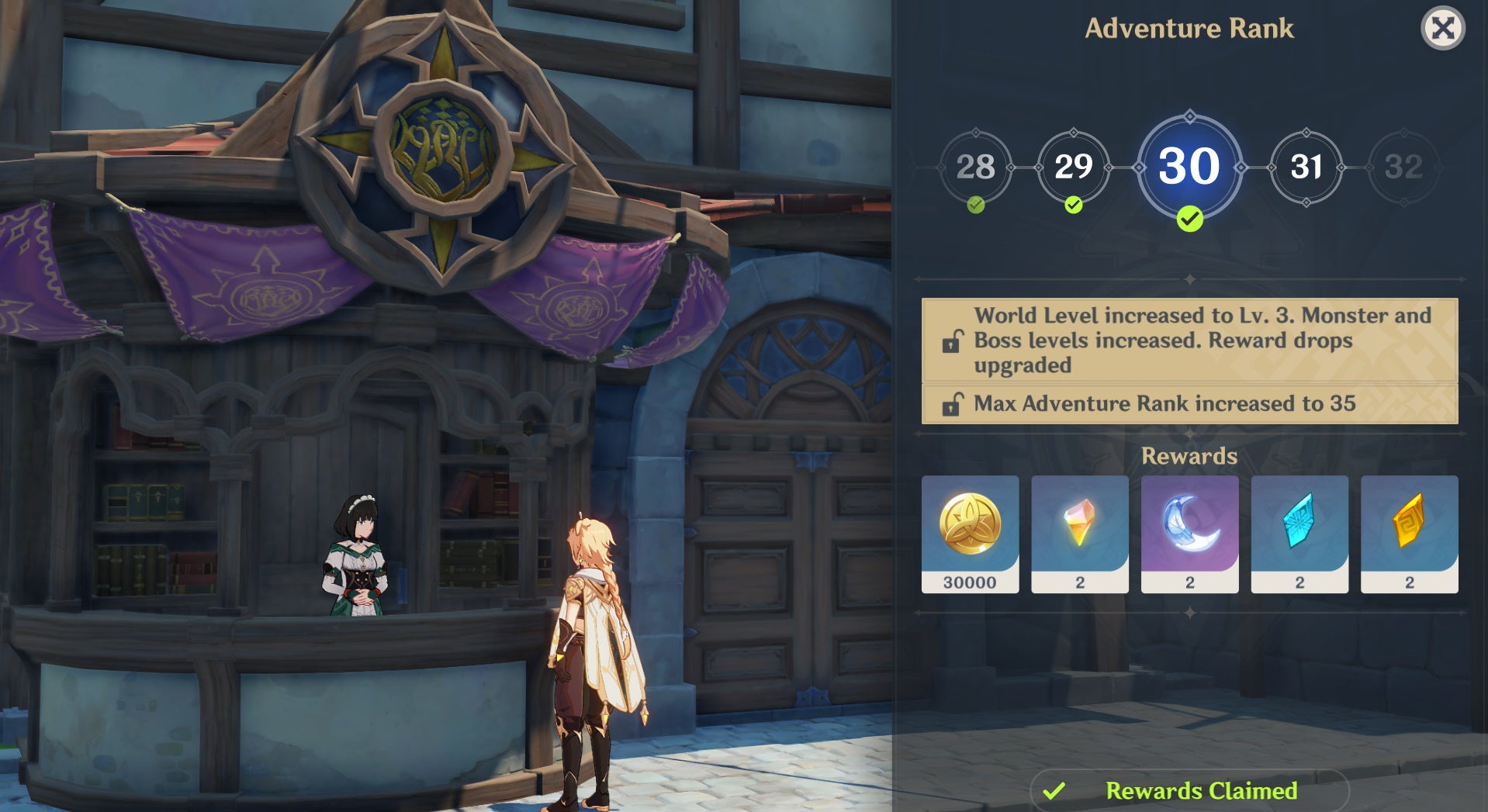Close the Adventure Rank panel
This screenshot has height=812, width=1488.
click(1442, 29)
